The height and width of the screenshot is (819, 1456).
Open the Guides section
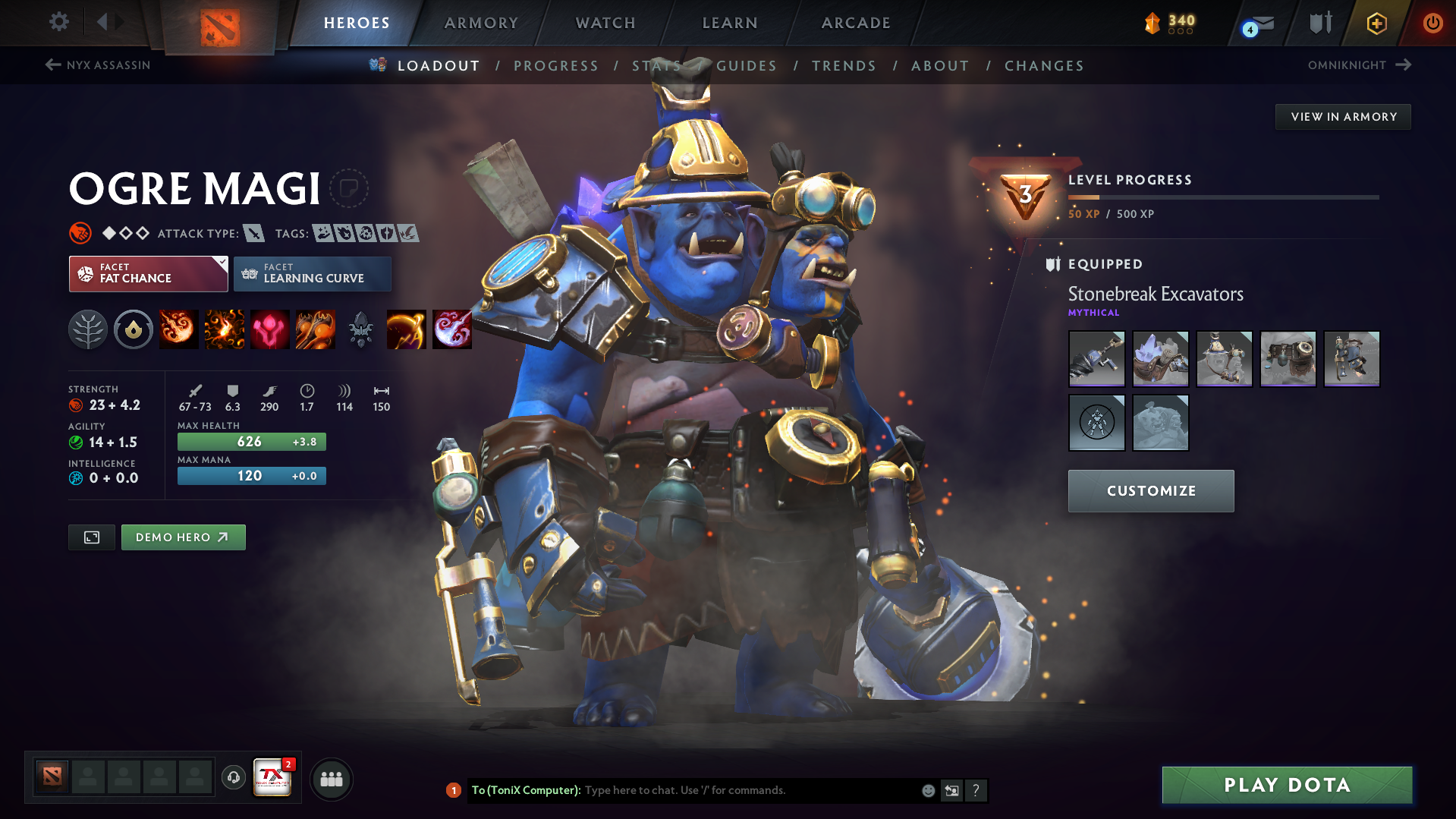746,66
